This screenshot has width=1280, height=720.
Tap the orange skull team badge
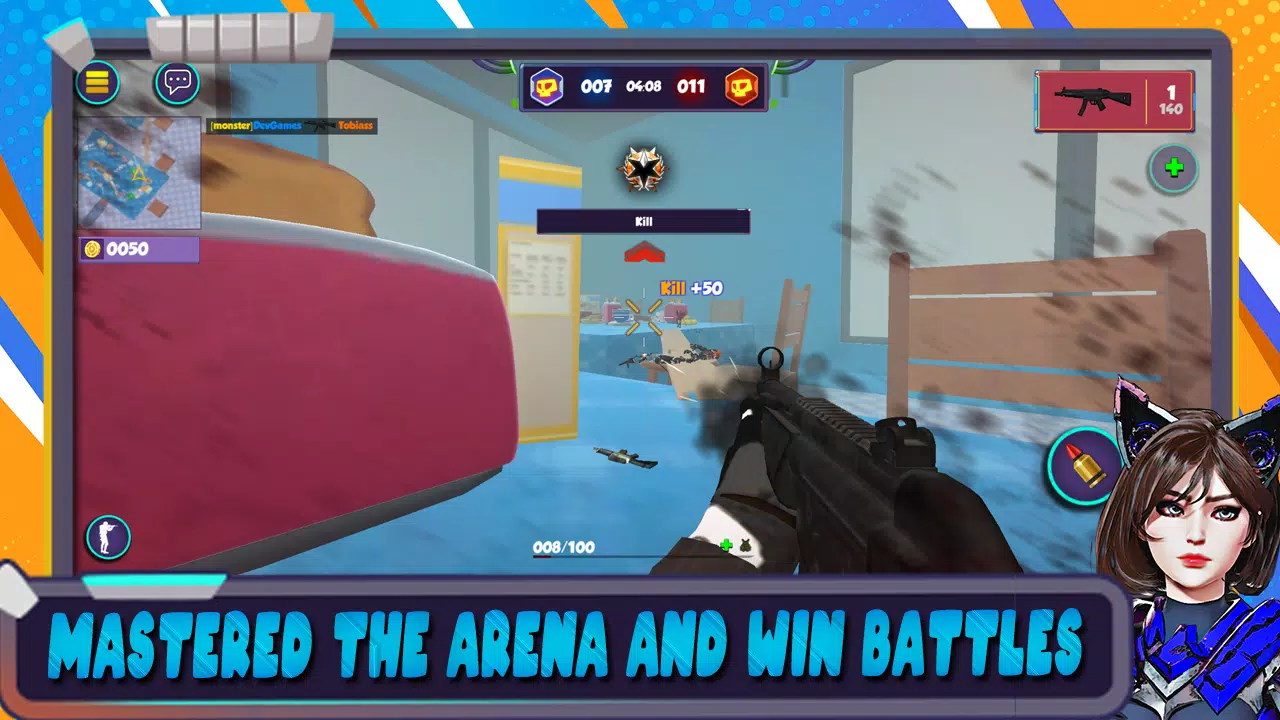pyautogui.click(x=740, y=87)
